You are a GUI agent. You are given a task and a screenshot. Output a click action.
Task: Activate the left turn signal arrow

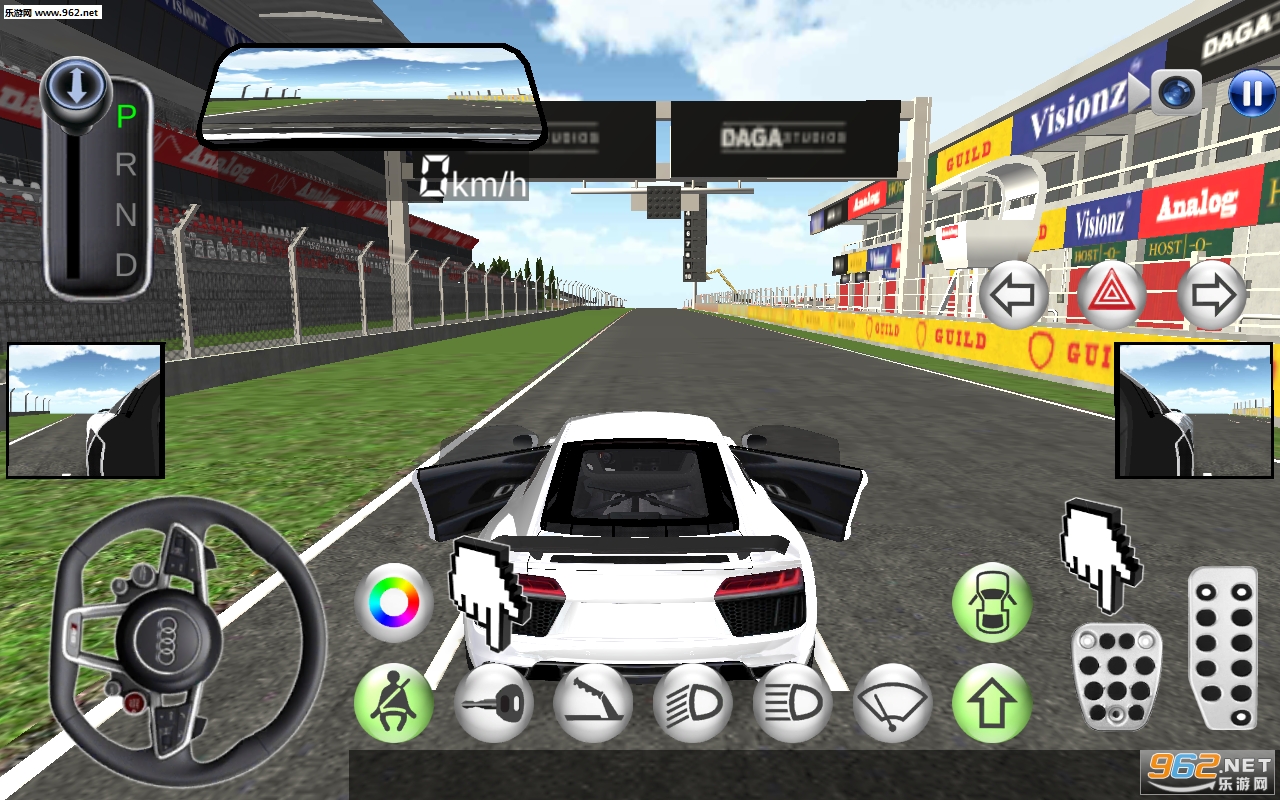point(1013,295)
